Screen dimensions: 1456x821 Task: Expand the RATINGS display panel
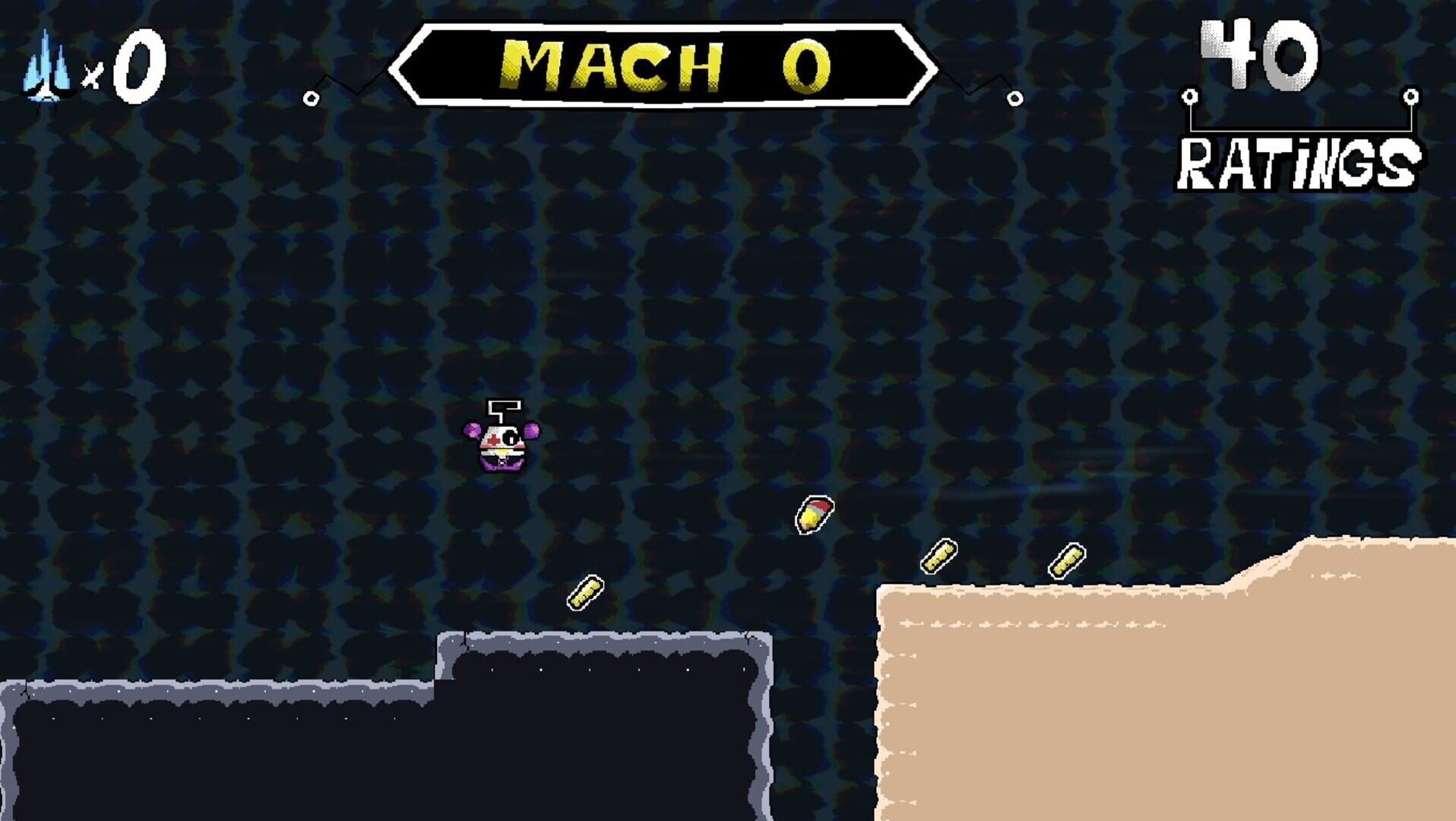1299,106
